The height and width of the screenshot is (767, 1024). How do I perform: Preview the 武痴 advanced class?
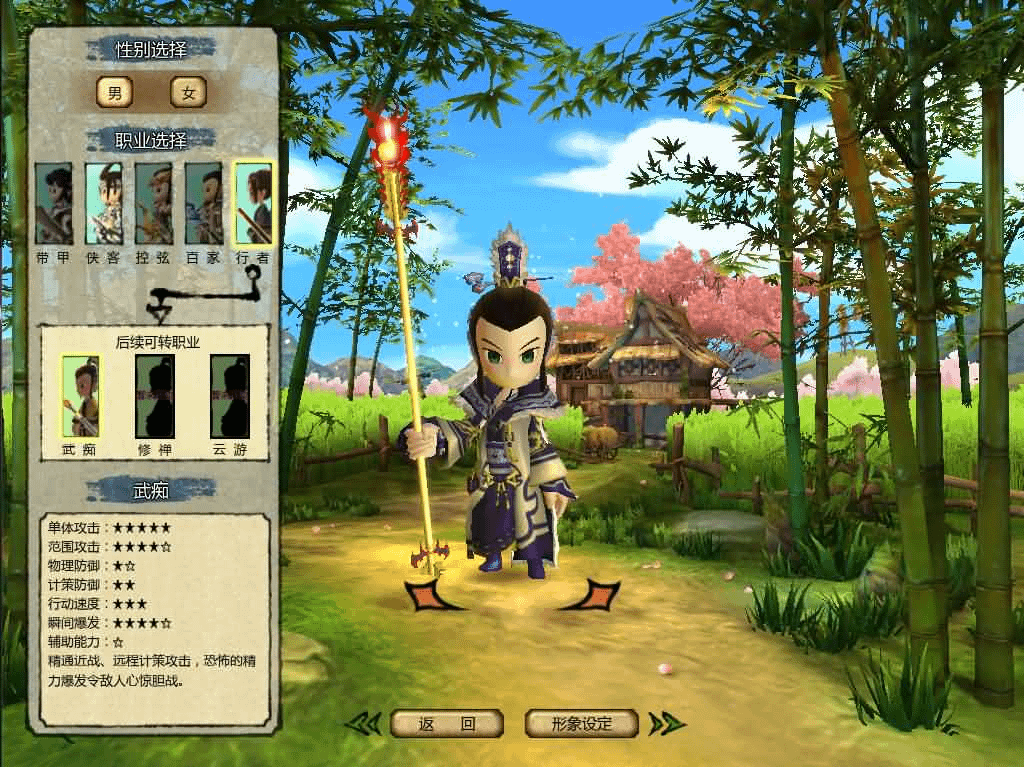(x=81, y=396)
